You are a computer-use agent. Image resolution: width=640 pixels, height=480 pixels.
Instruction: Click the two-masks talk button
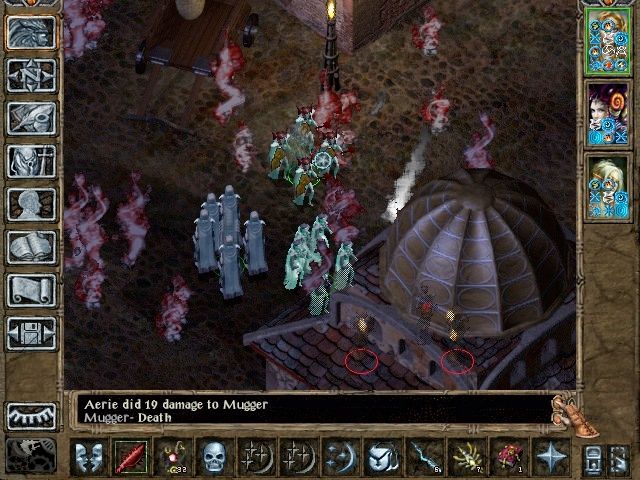click(88, 457)
